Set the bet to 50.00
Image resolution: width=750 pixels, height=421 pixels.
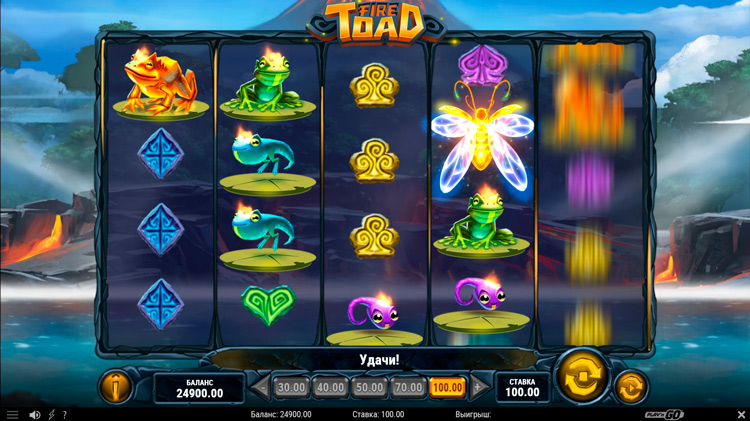tap(369, 387)
